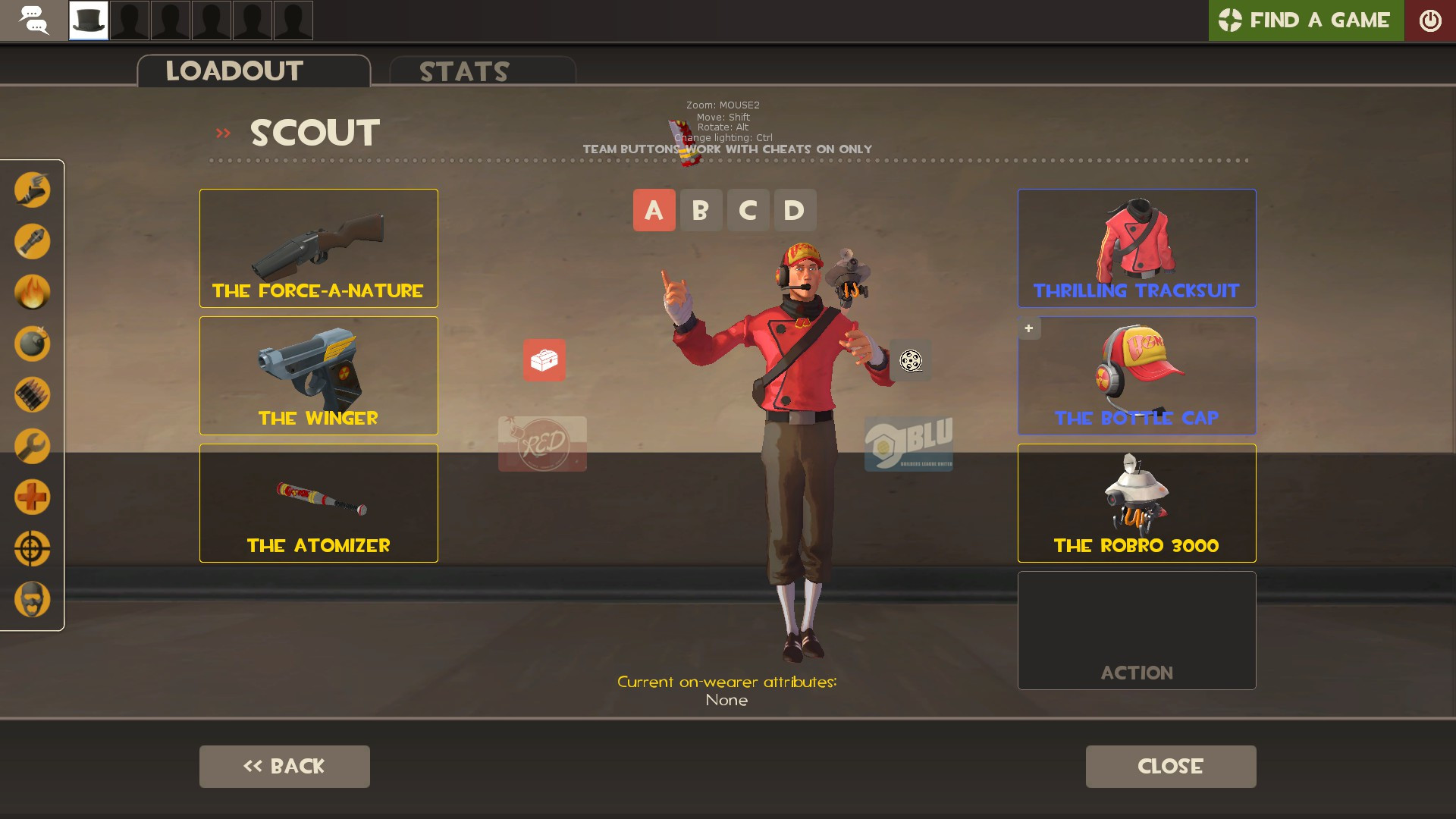Image resolution: width=1456 pixels, height=819 pixels.
Task: Select the Medic cross class icon
Action: 32,497
